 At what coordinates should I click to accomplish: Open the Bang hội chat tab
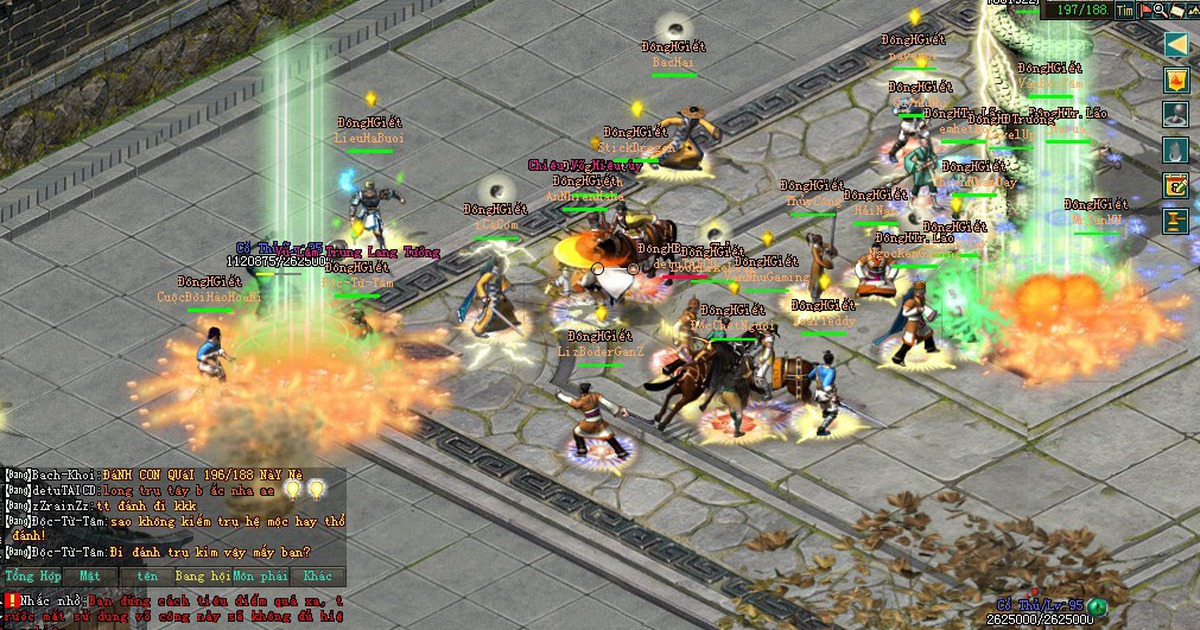(x=202, y=577)
